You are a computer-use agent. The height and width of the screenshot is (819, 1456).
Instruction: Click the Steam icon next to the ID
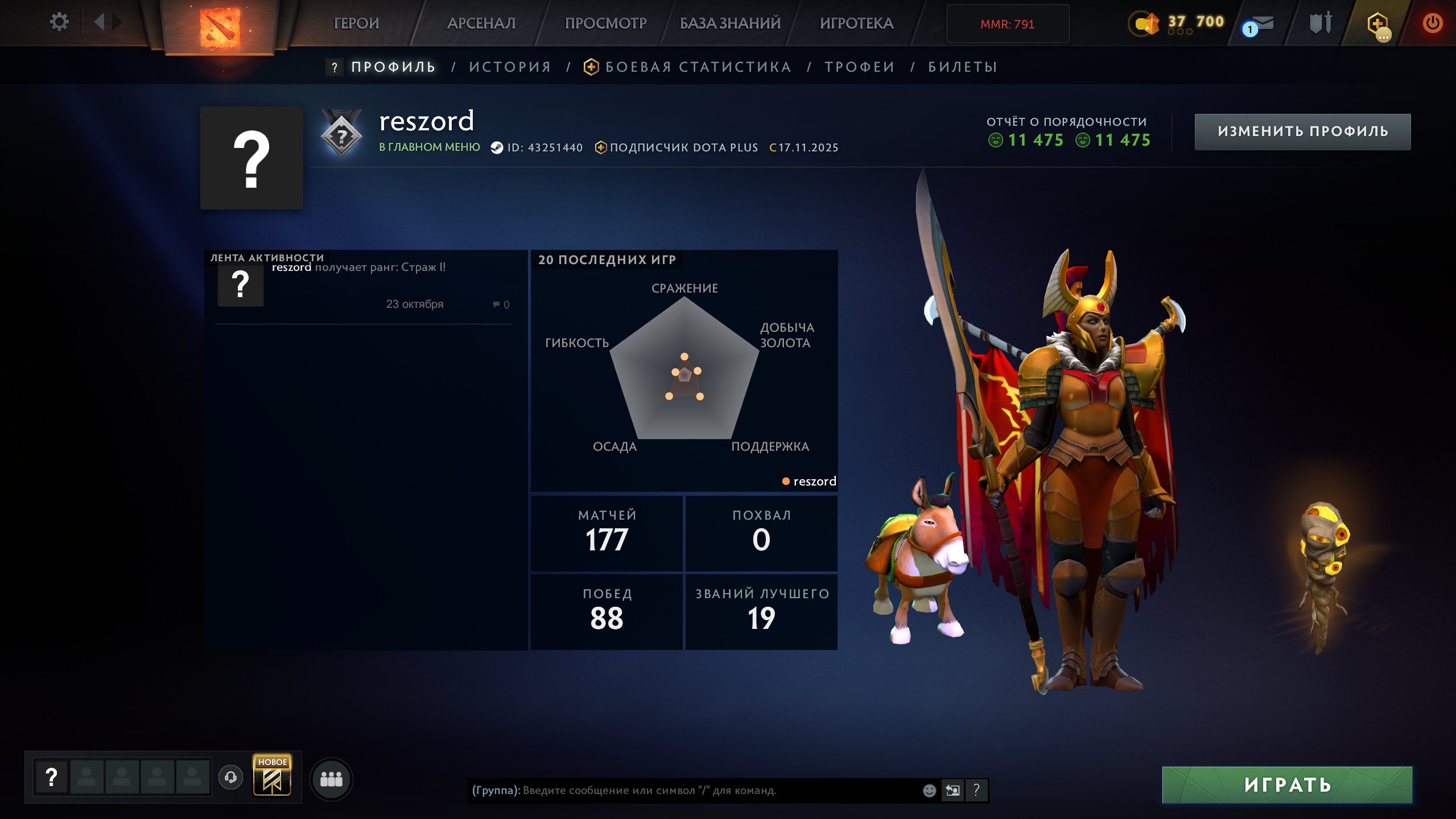click(497, 147)
